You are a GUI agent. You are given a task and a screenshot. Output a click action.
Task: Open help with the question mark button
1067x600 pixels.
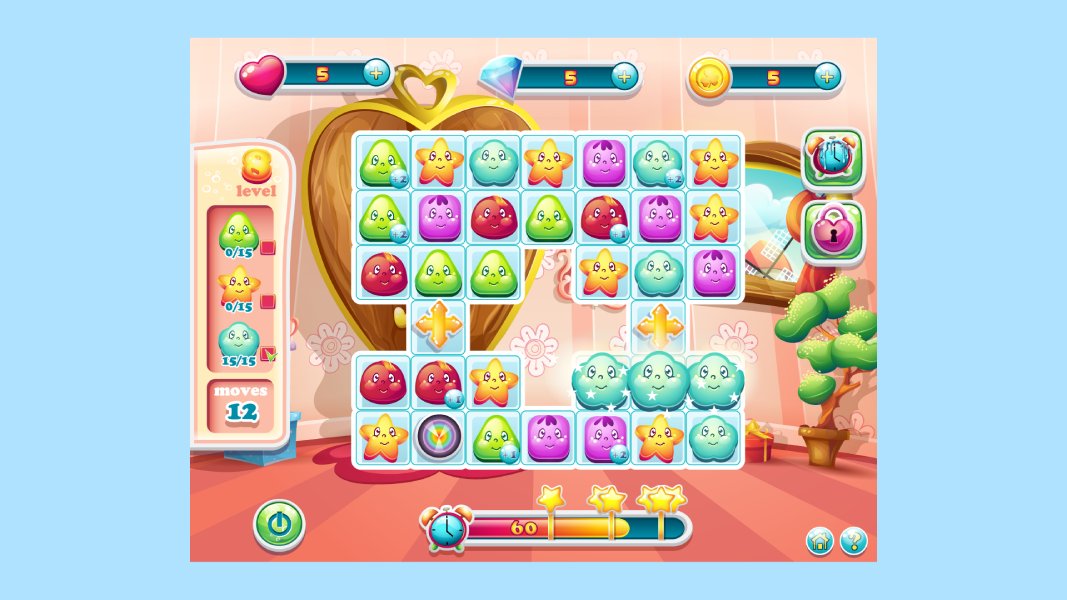pos(853,542)
